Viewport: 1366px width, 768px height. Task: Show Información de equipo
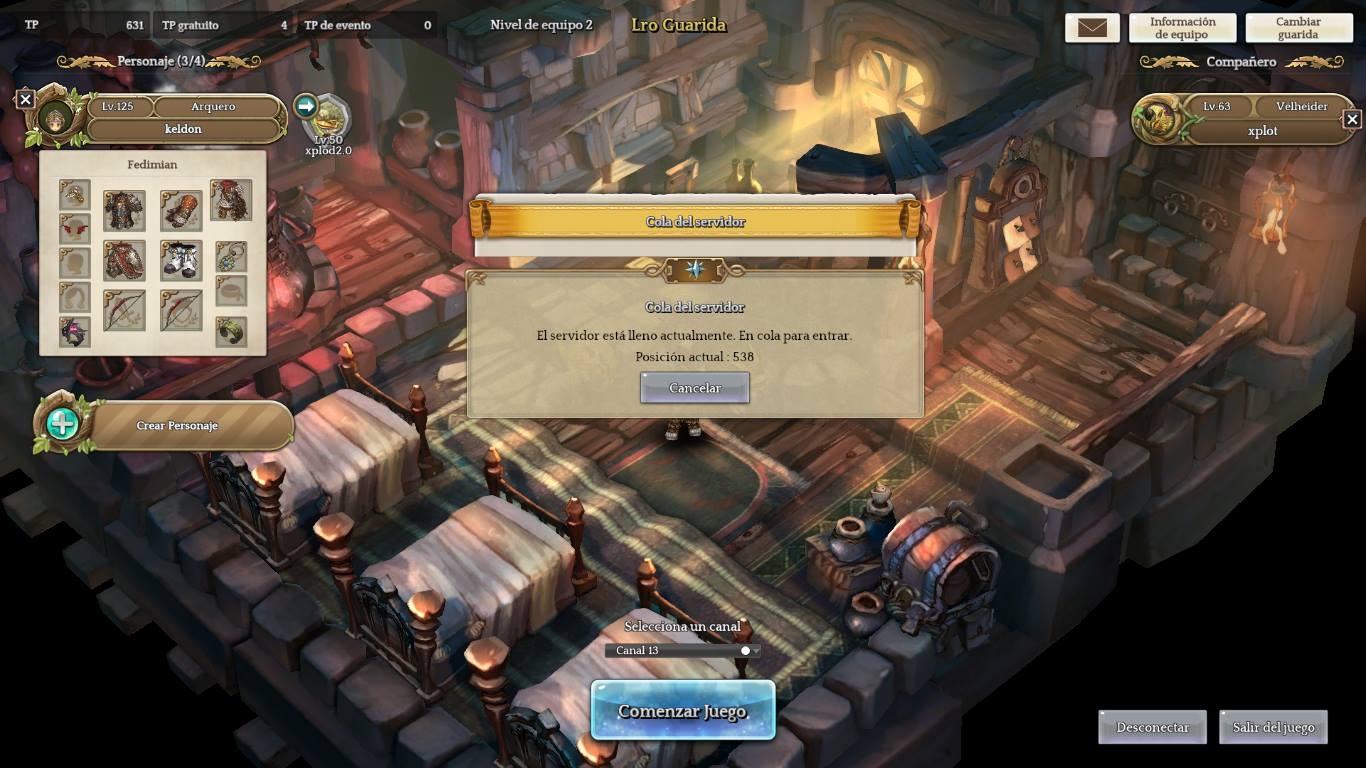click(x=1182, y=28)
